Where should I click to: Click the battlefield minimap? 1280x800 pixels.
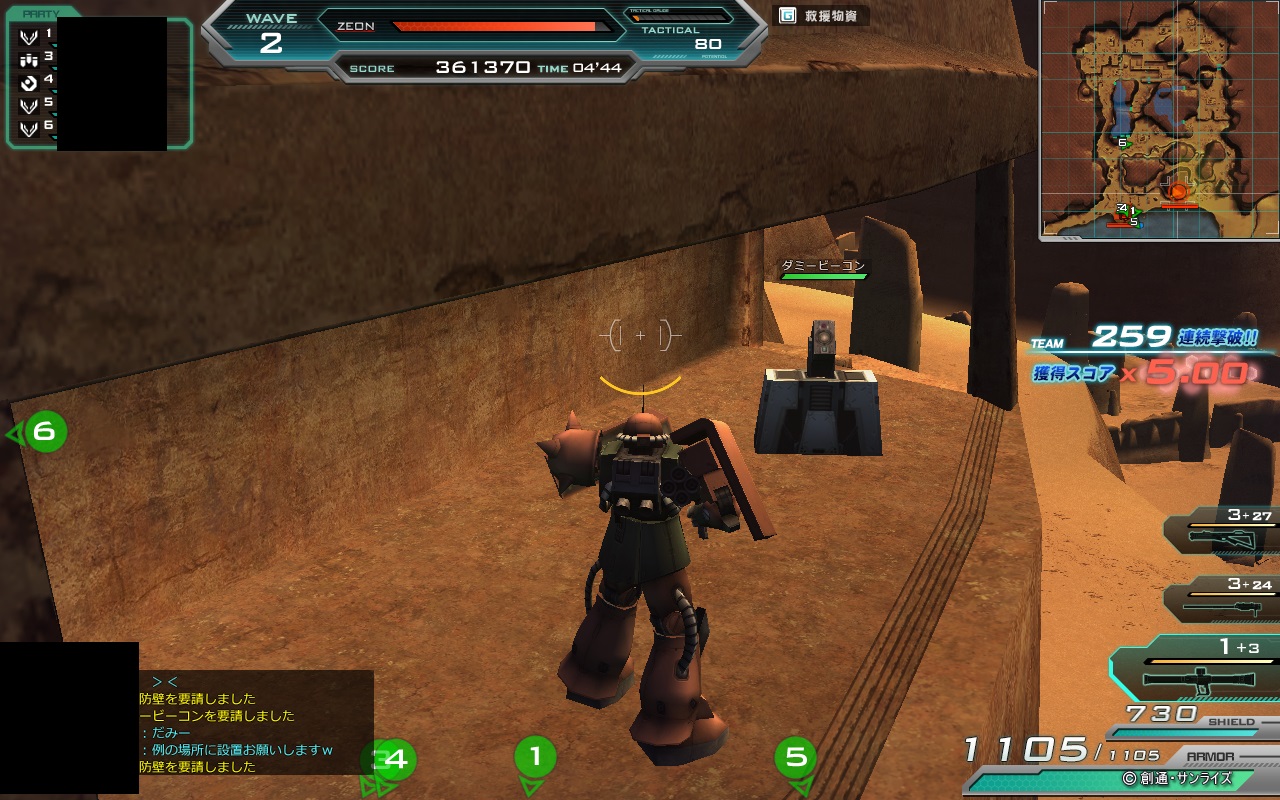pyautogui.click(x=1158, y=118)
